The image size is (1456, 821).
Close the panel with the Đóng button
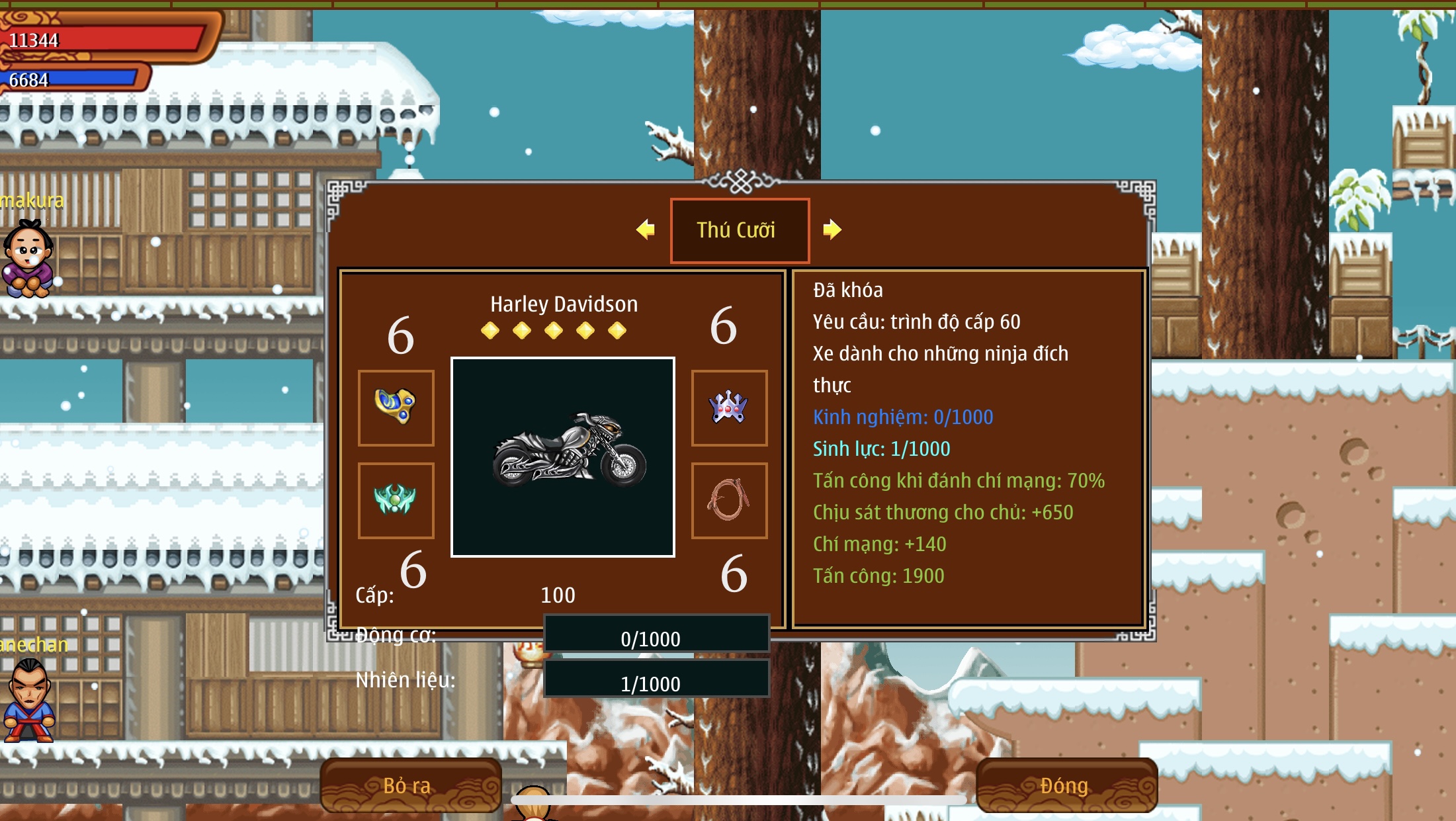pos(1066,785)
